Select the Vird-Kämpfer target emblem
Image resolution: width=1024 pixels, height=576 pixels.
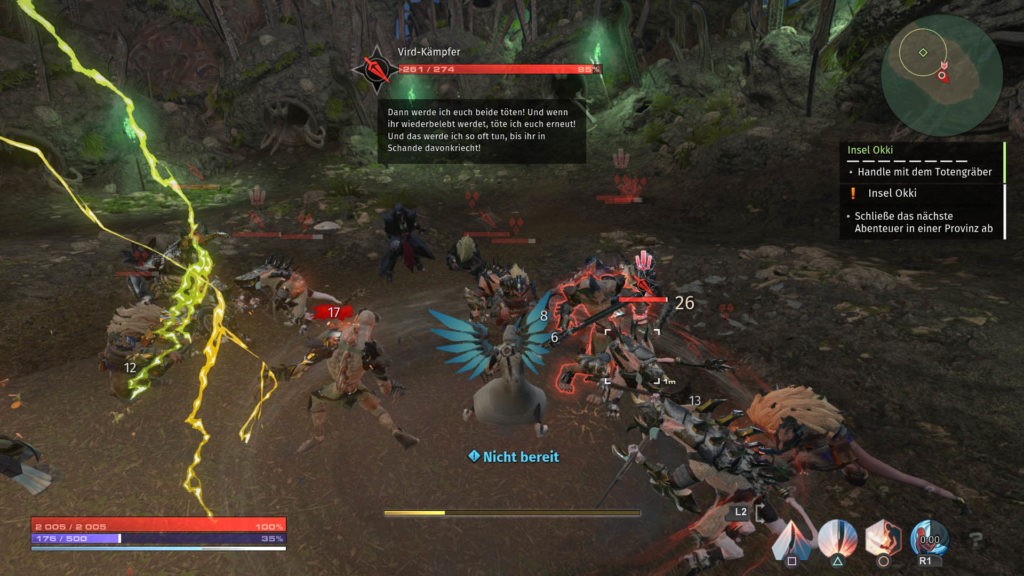[375, 69]
